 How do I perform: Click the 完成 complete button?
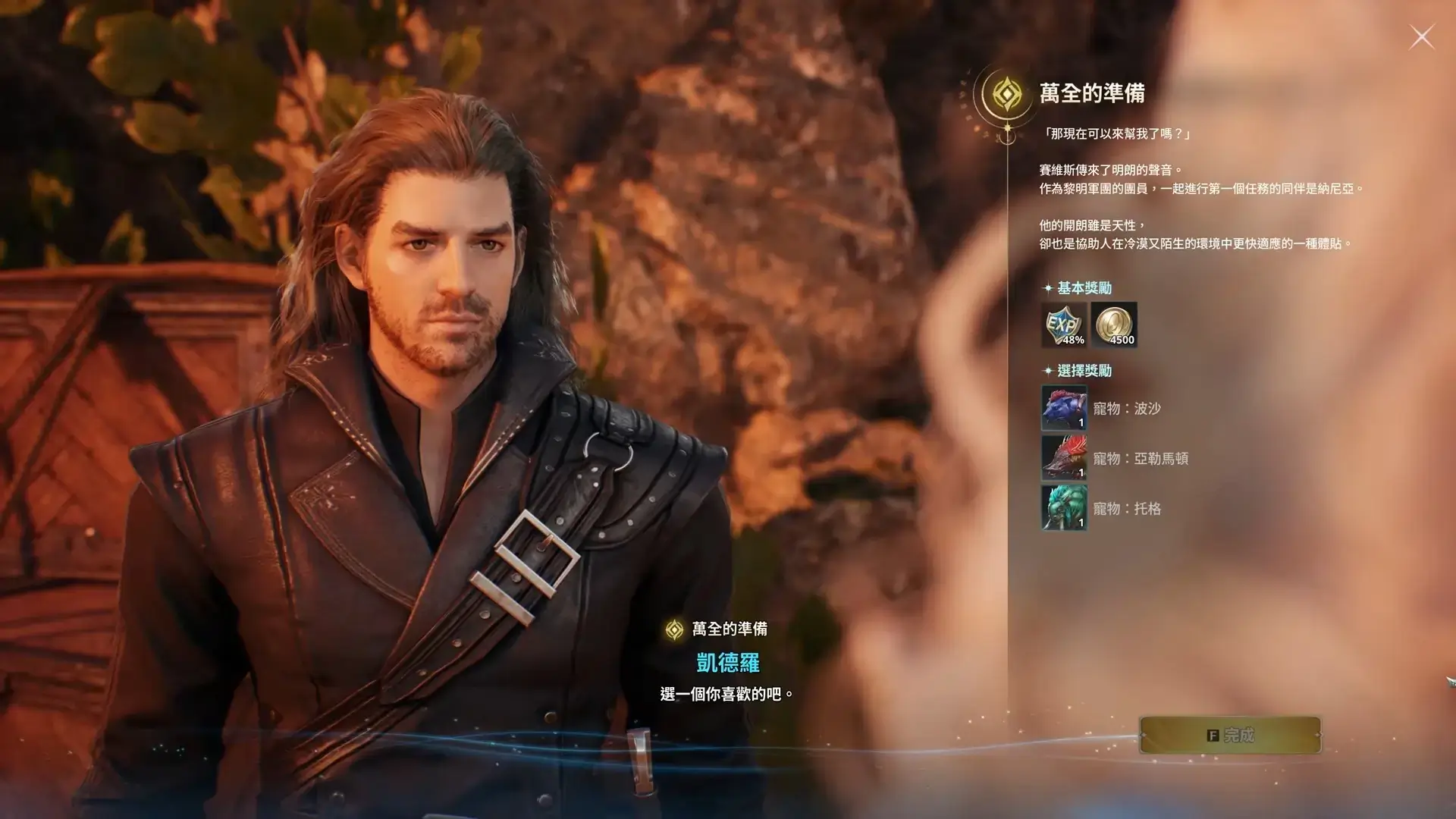click(1229, 735)
